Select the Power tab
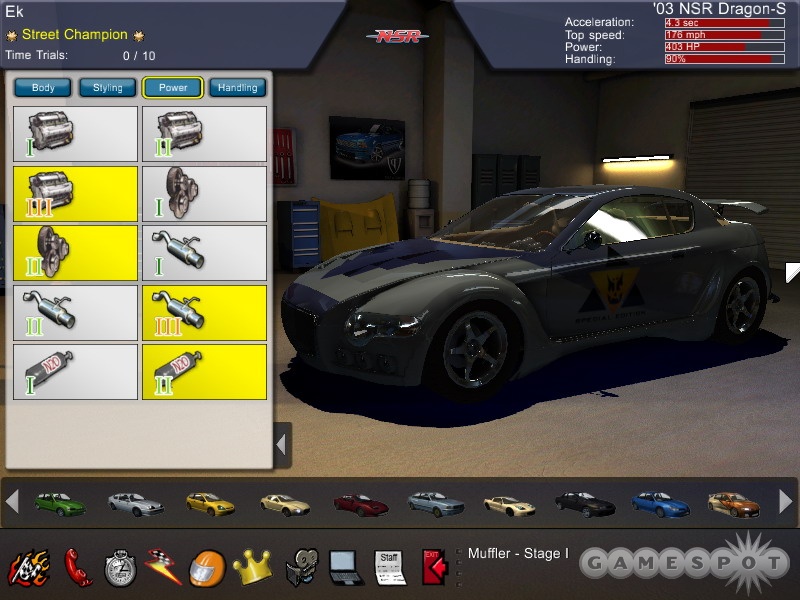 [173, 88]
